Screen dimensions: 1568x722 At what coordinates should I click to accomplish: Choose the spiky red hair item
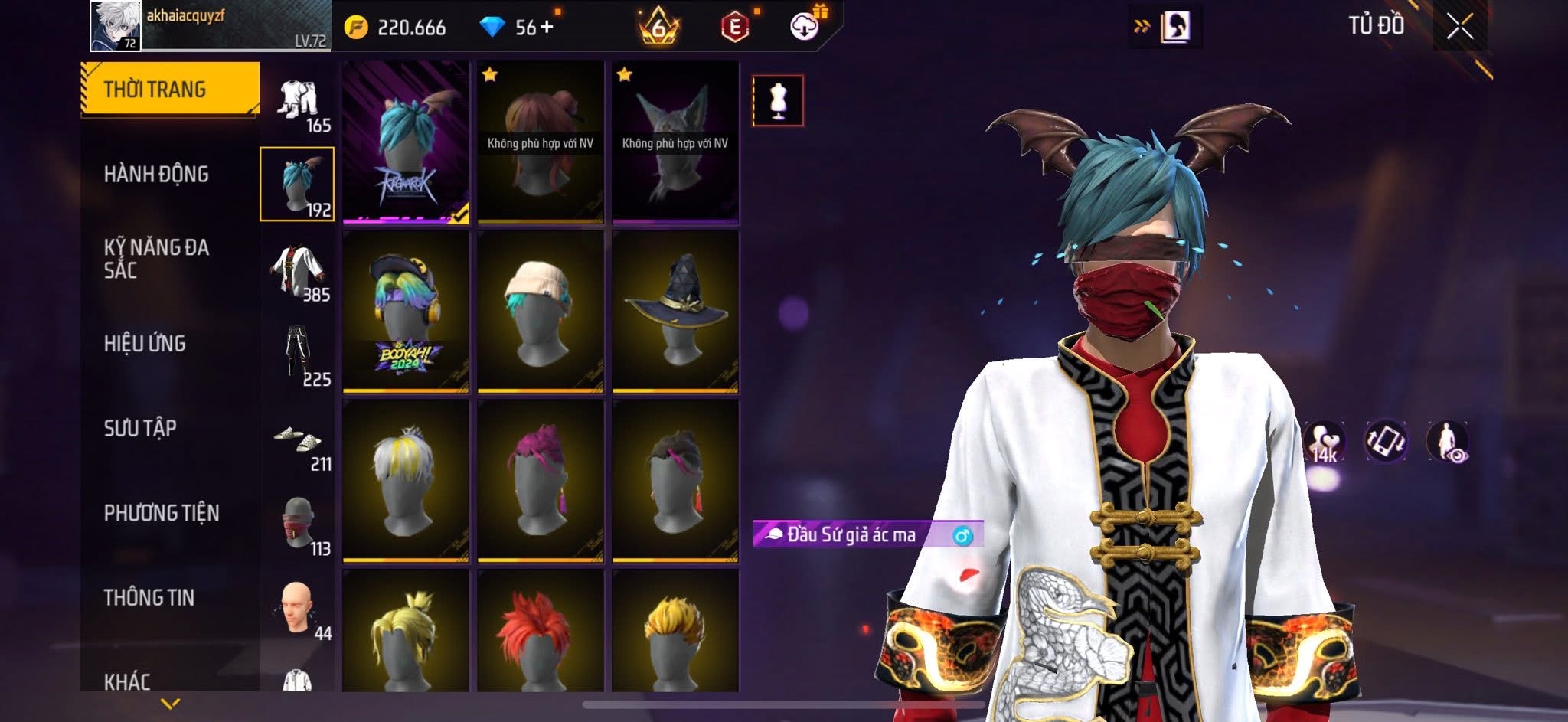541,632
